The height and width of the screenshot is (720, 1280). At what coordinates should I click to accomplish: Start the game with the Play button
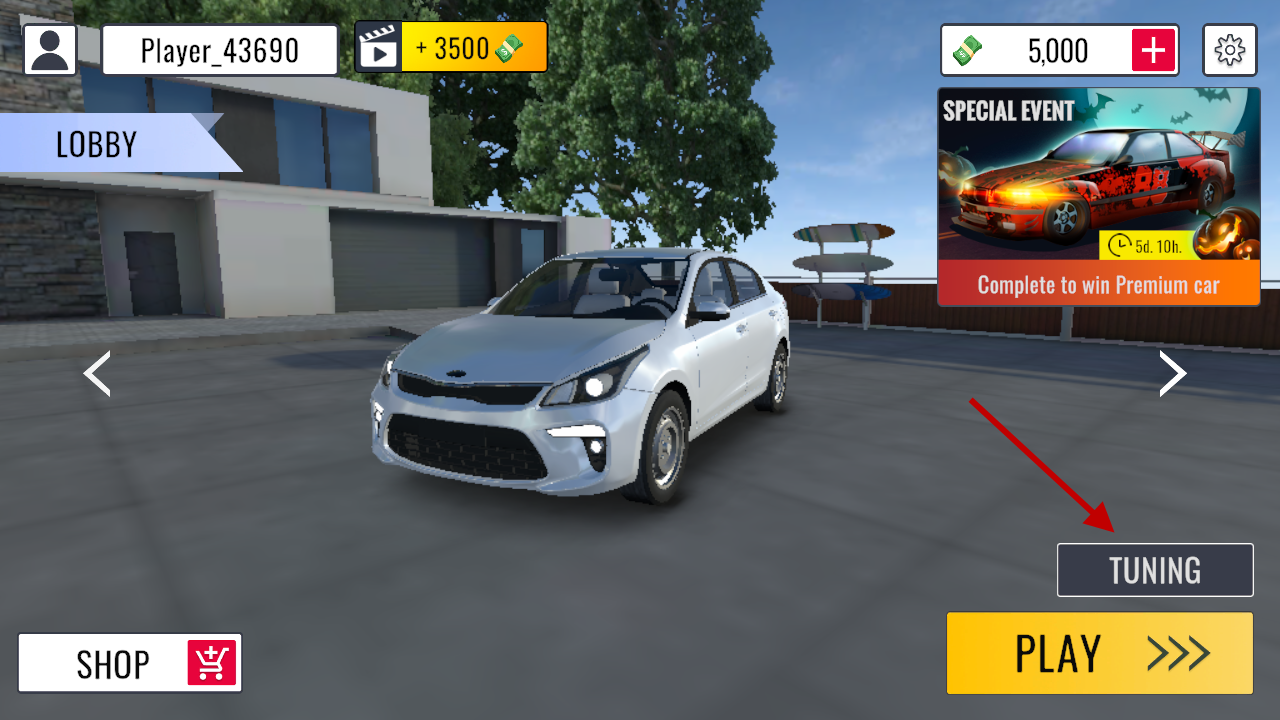click(1099, 653)
